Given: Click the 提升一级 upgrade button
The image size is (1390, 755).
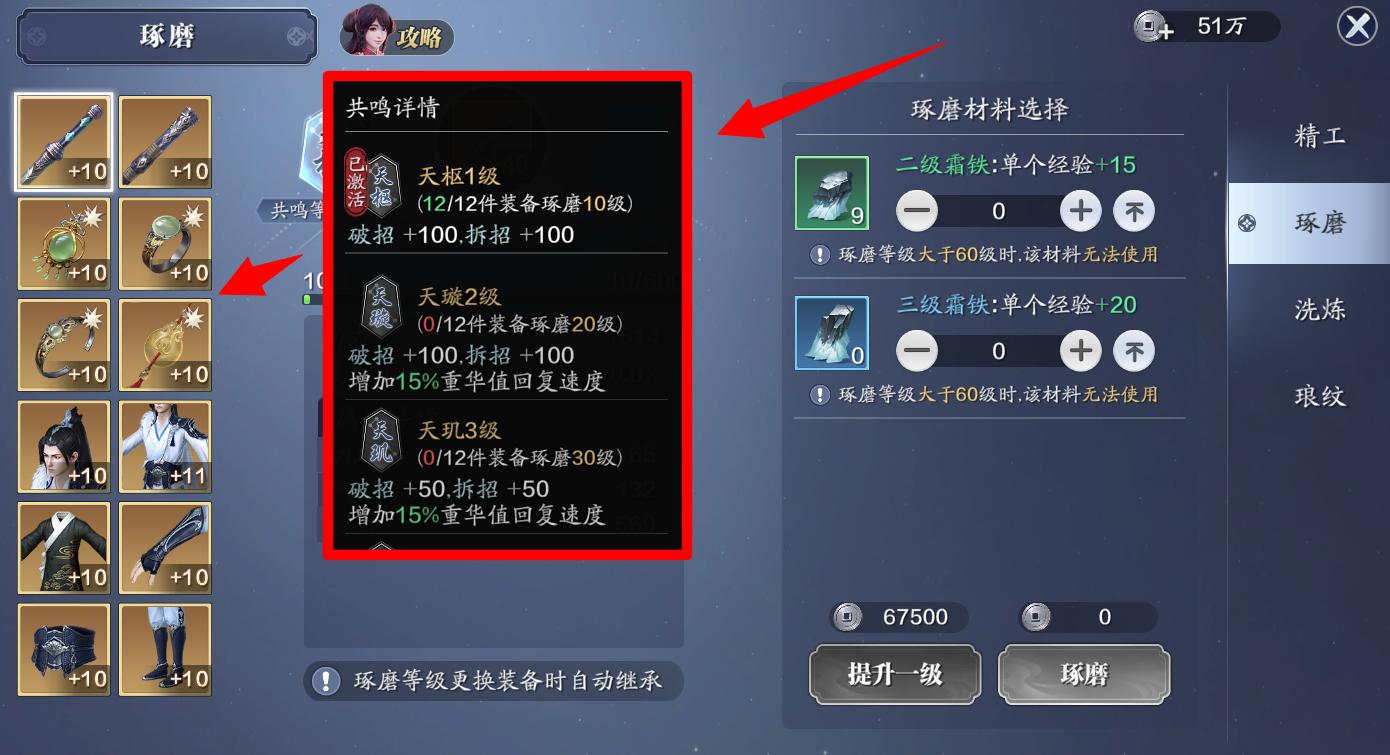Looking at the screenshot, I should pos(895,674).
